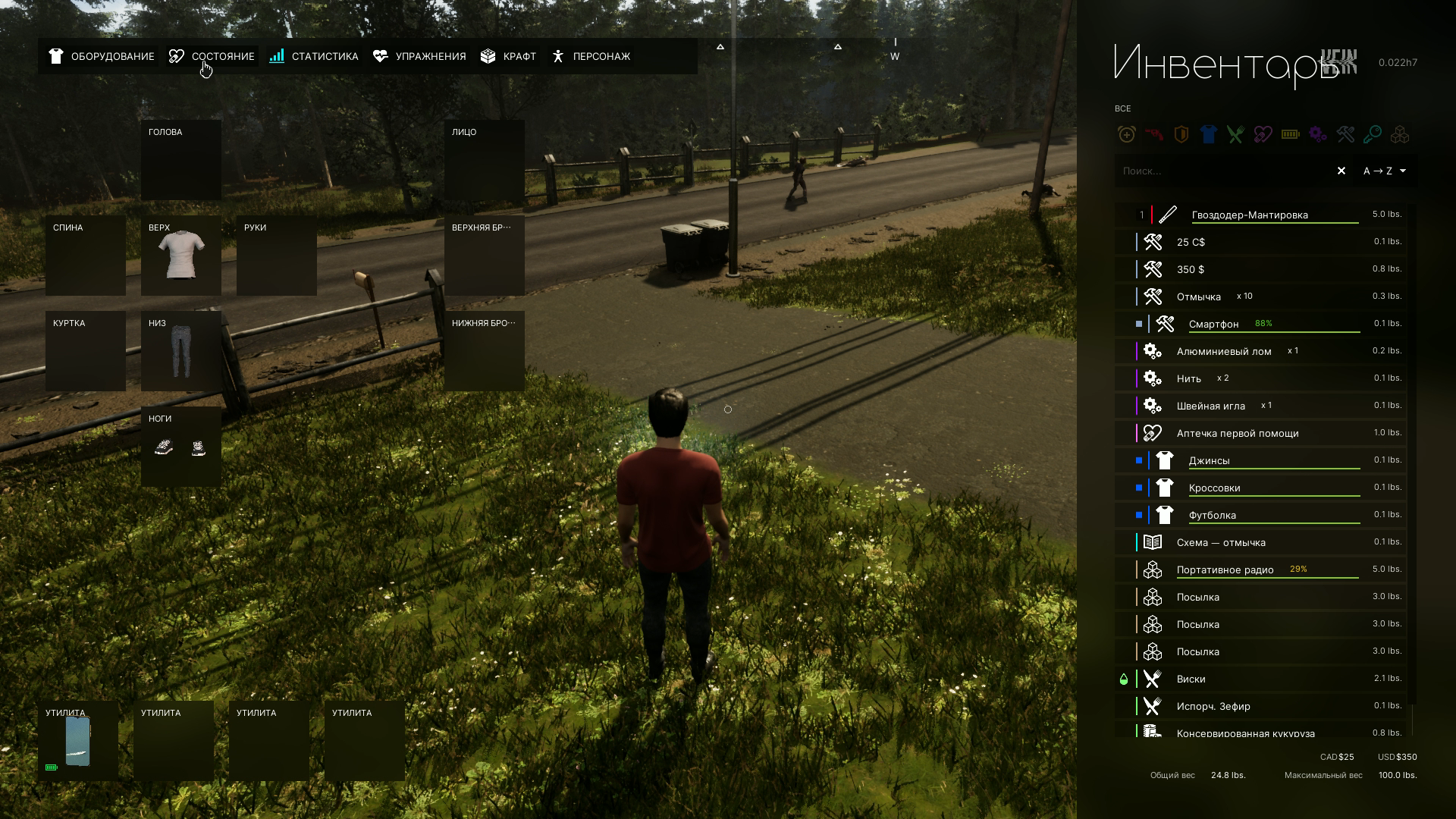The width and height of the screenshot is (1456, 819).
Task: Clear the inventory search with X
Action: (x=1341, y=171)
